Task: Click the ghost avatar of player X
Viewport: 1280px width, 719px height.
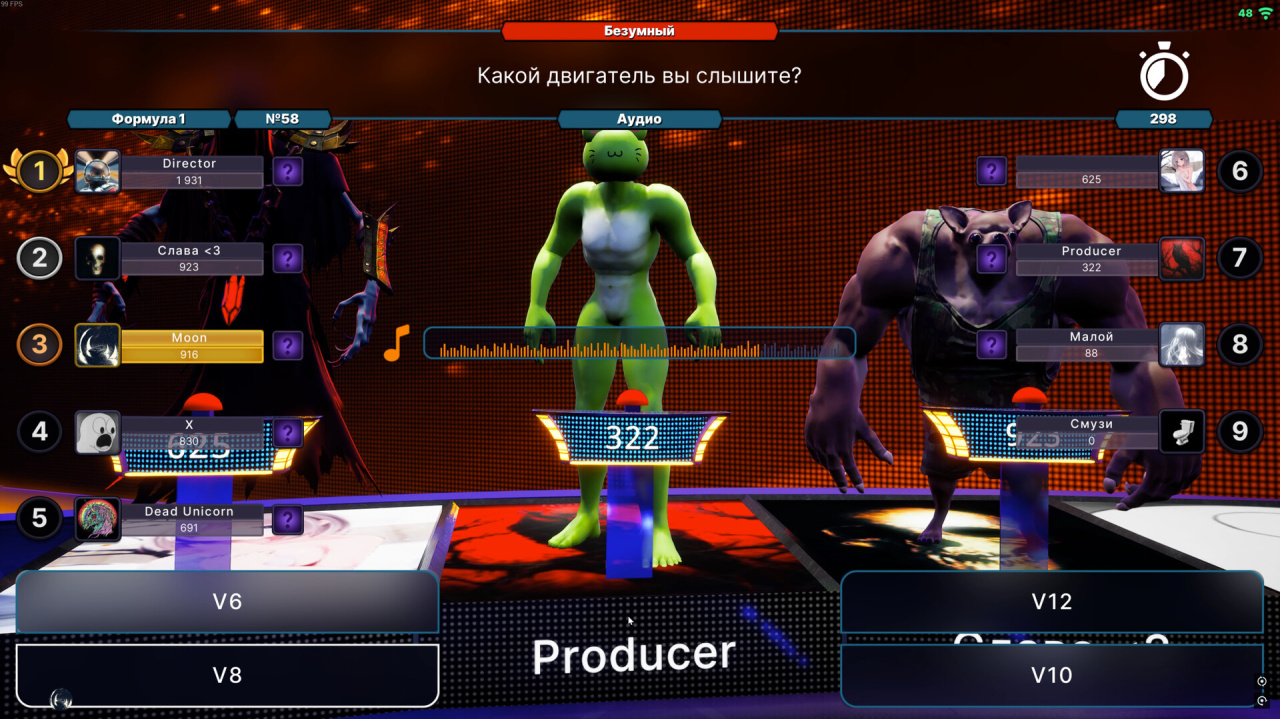Action: point(98,432)
